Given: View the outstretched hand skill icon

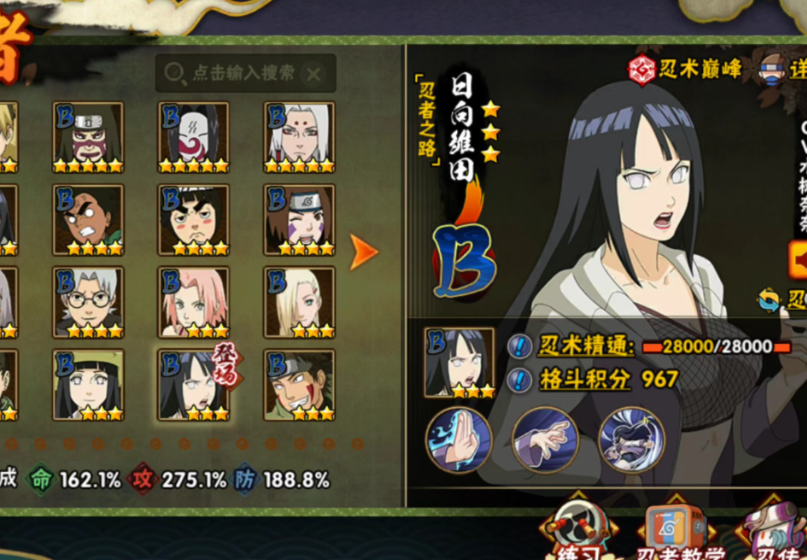Looking at the screenshot, I should click(x=545, y=440).
